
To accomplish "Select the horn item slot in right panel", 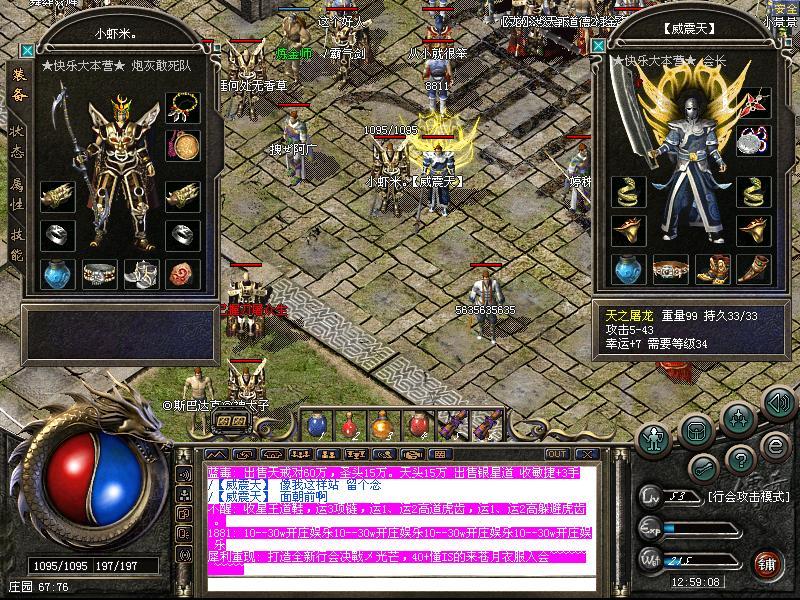I will (751, 268).
